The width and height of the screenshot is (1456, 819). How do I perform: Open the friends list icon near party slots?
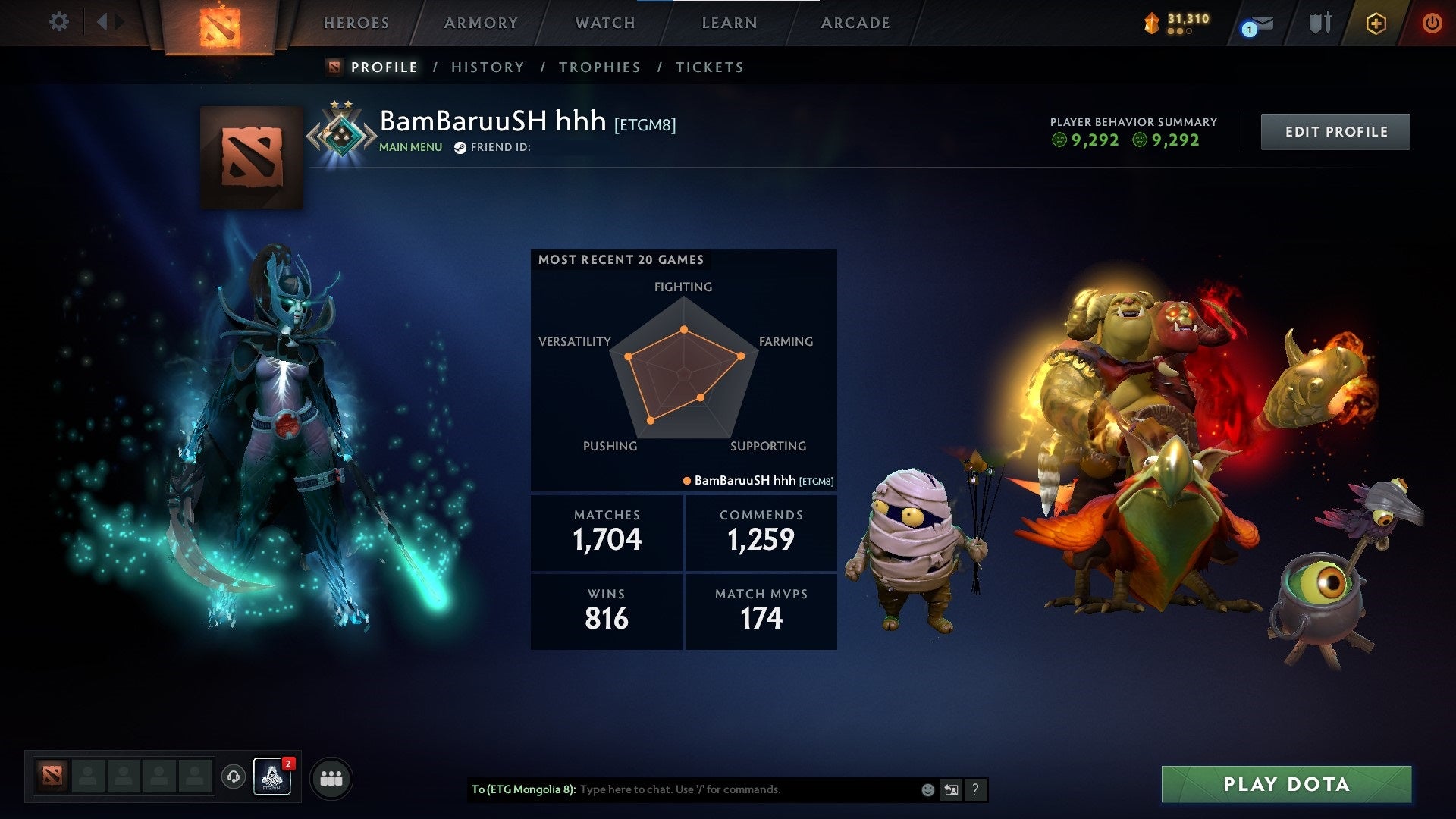[x=331, y=777]
